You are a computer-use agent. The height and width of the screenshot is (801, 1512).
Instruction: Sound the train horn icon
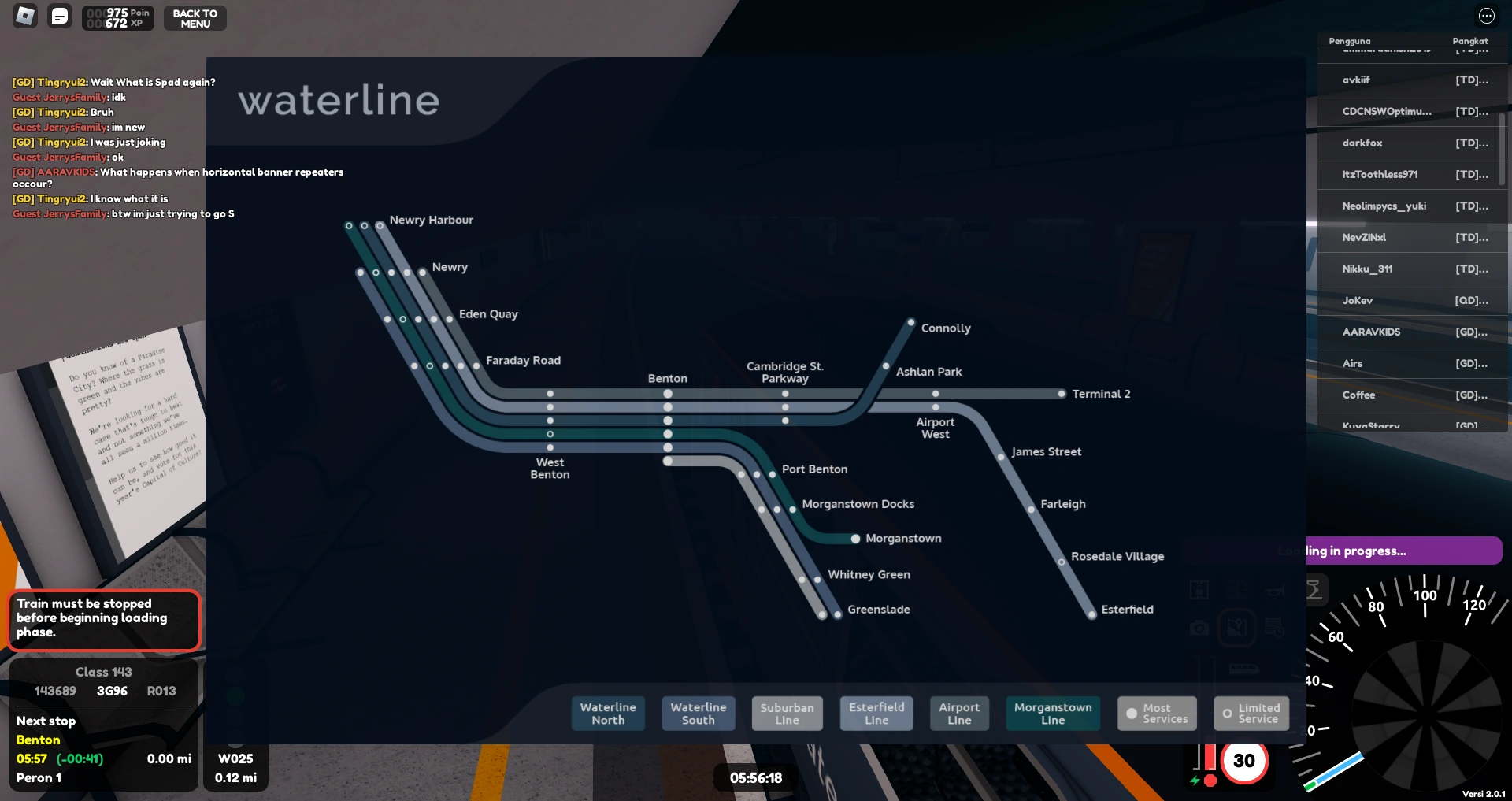tap(1275, 591)
